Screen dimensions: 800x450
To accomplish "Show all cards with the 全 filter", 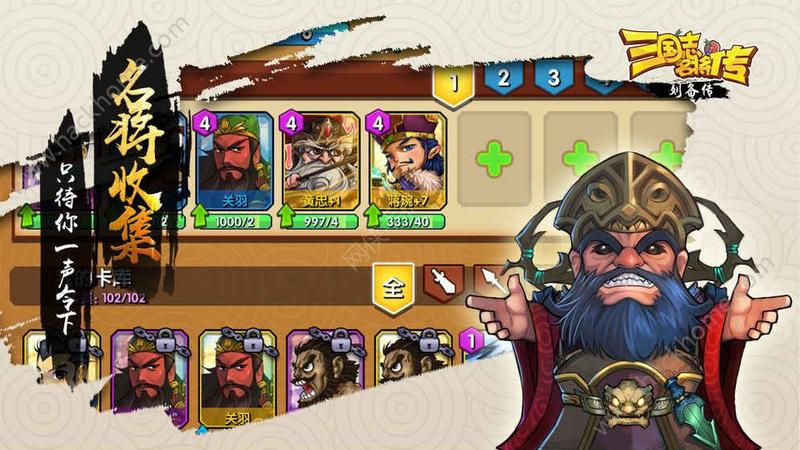I will pos(395,288).
